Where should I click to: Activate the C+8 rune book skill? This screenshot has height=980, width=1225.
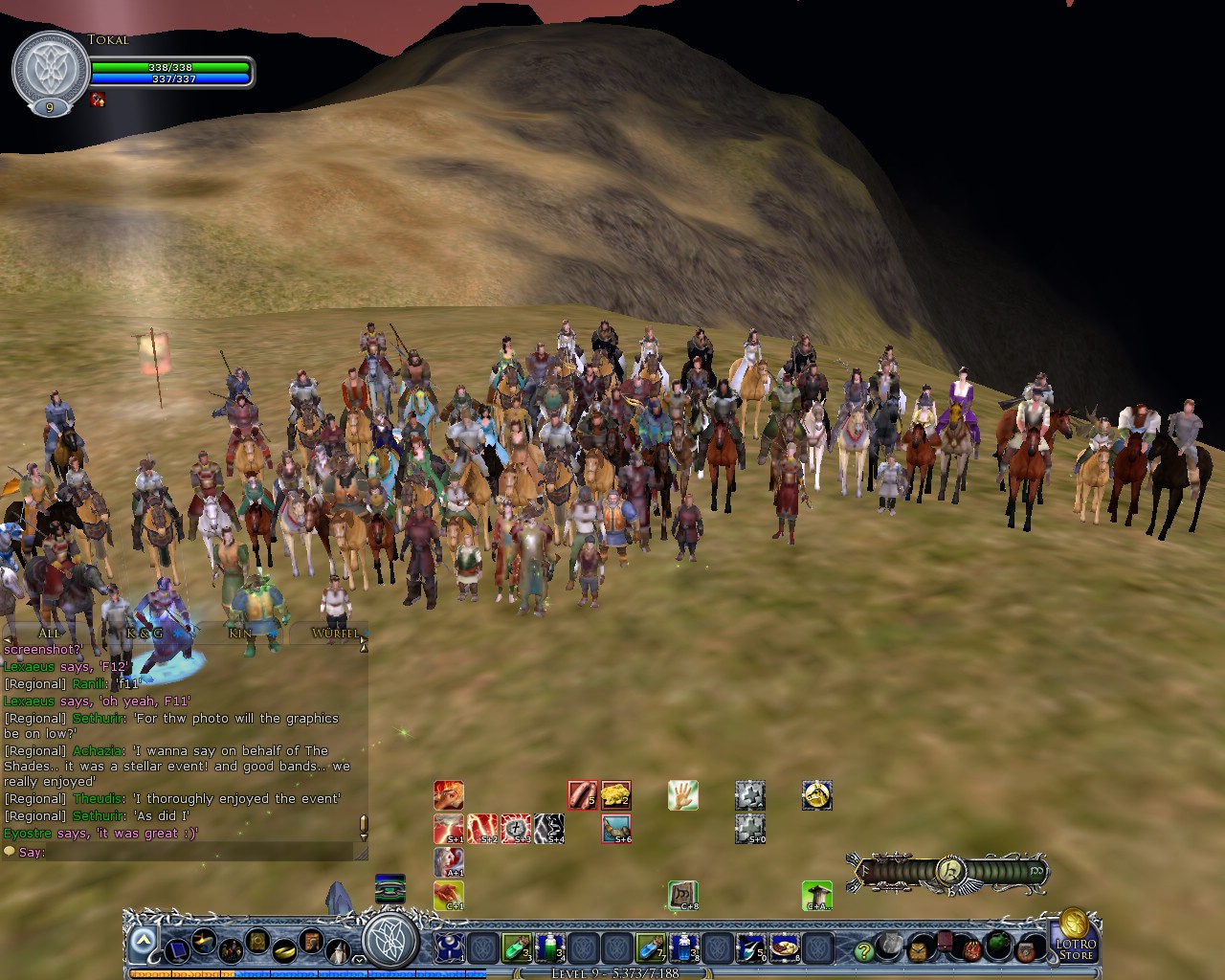tap(682, 896)
